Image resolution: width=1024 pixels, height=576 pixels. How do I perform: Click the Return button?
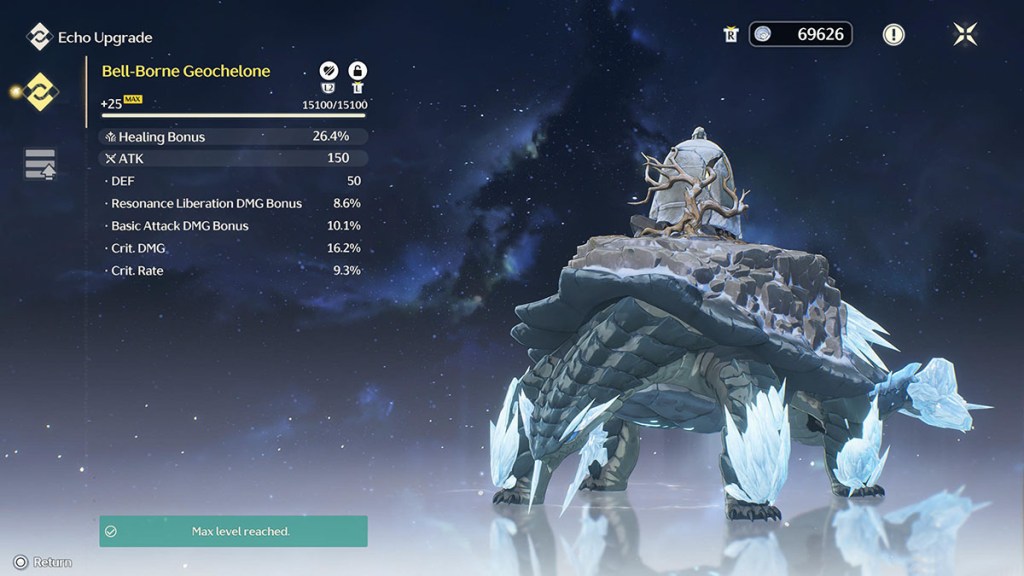click(x=44, y=562)
